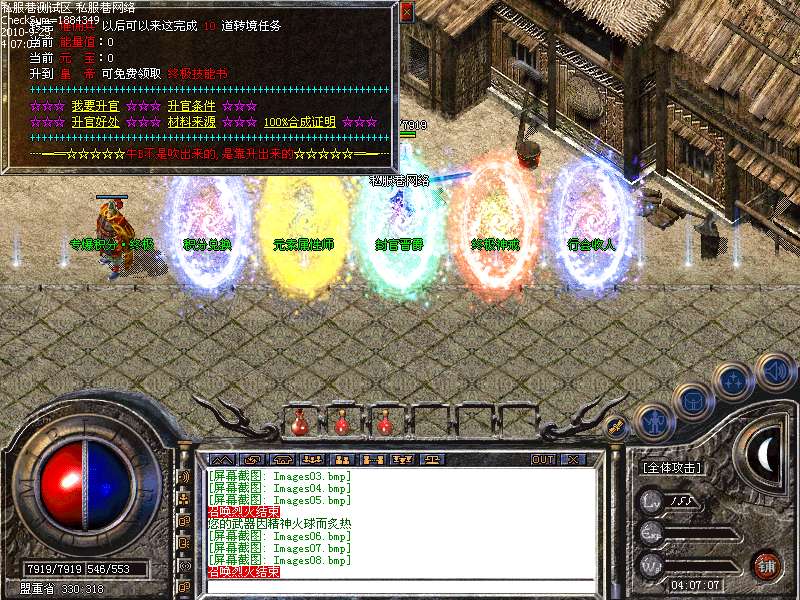The image size is (800, 600).
Task: Open the 升官条件 dialogue link
Action: click(x=191, y=106)
